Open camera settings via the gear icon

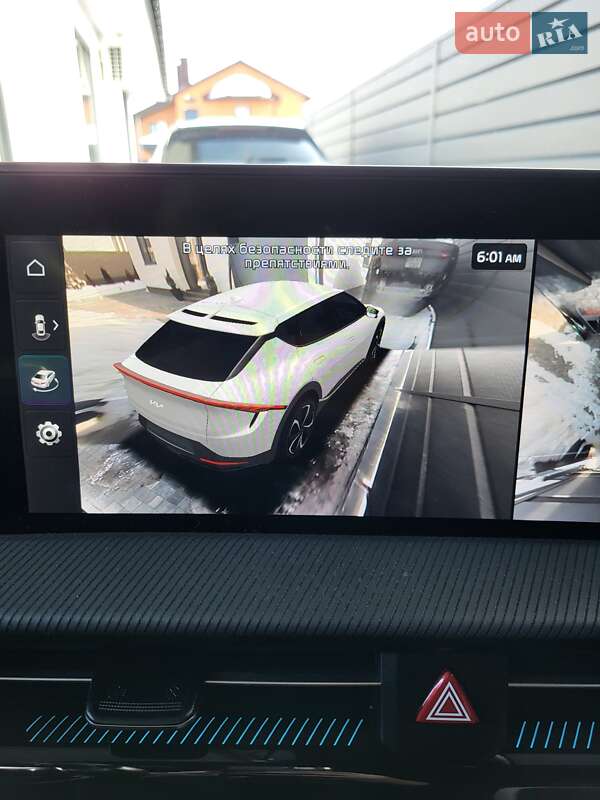pyautogui.click(x=48, y=433)
